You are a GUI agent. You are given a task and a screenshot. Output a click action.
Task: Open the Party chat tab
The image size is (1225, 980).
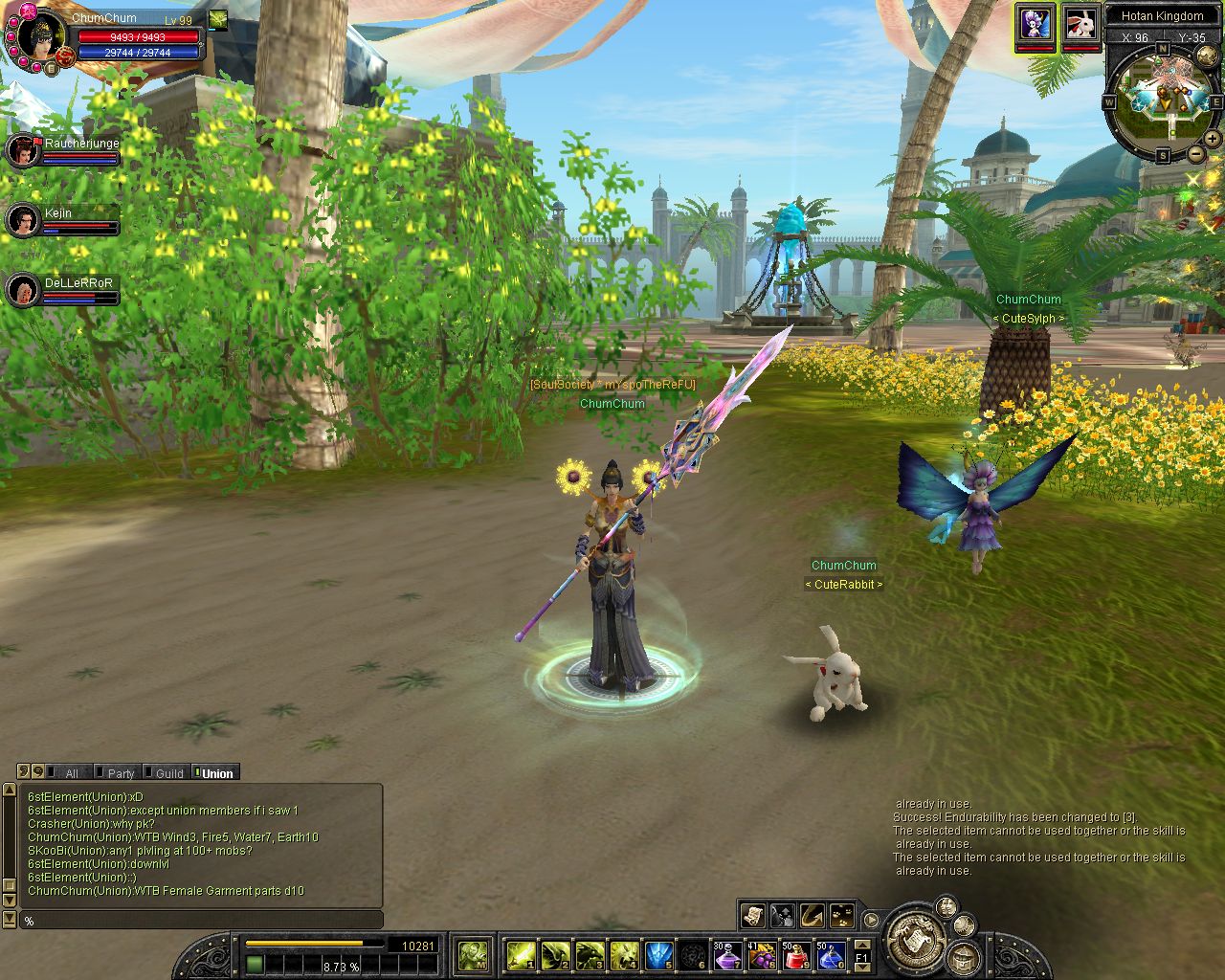pos(121,773)
